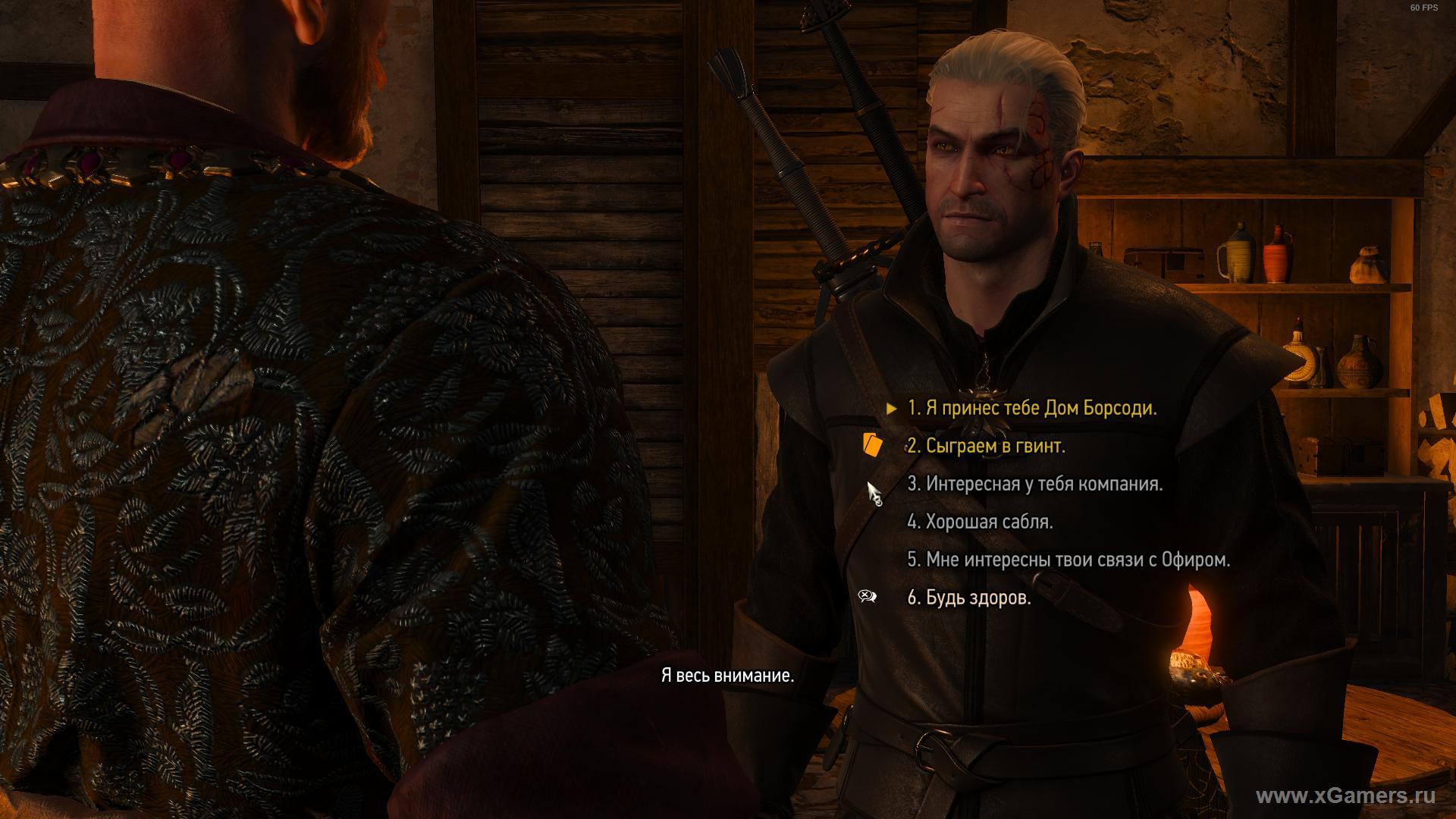Image resolution: width=1456 pixels, height=819 pixels.
Task: Ask "Мне интересны твои связи с Офиром."
Action: [x=1068, y=560]
